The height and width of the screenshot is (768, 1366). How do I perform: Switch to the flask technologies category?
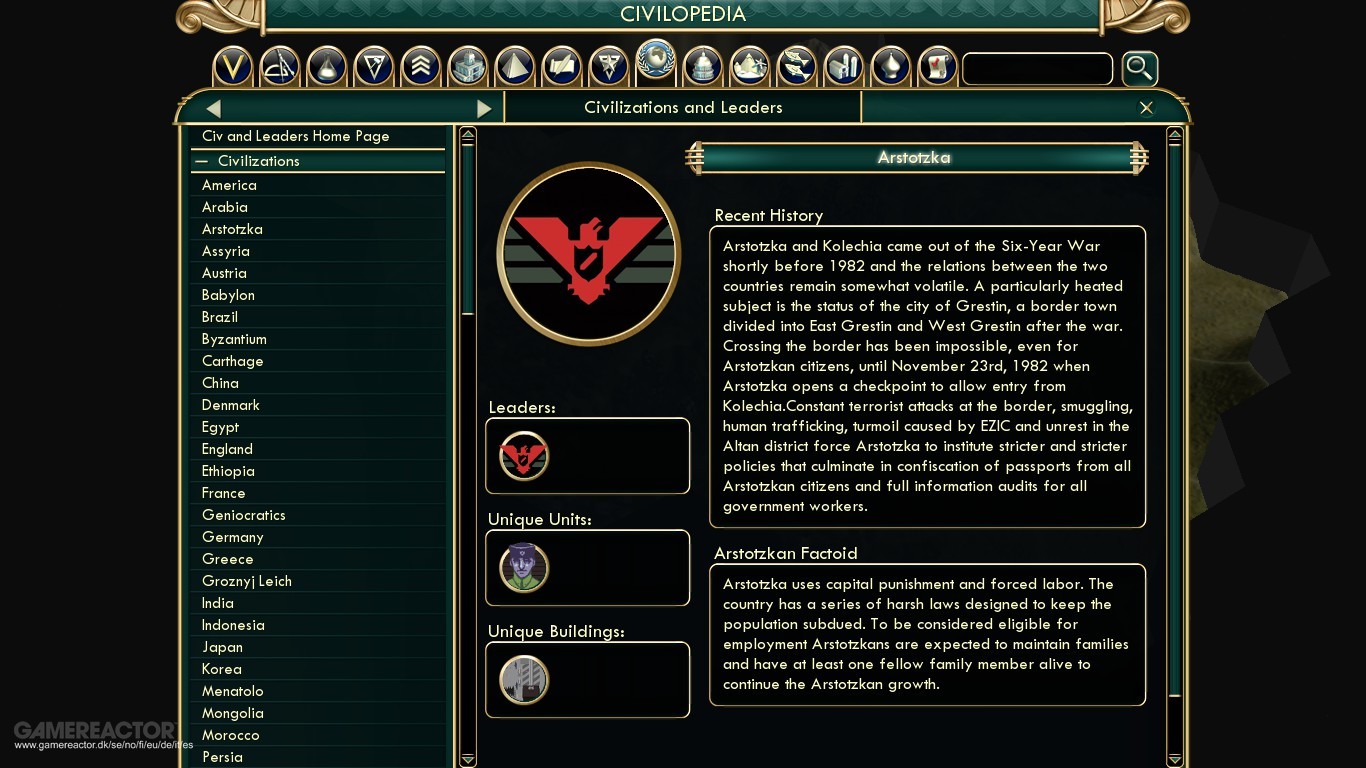point(327,67)
